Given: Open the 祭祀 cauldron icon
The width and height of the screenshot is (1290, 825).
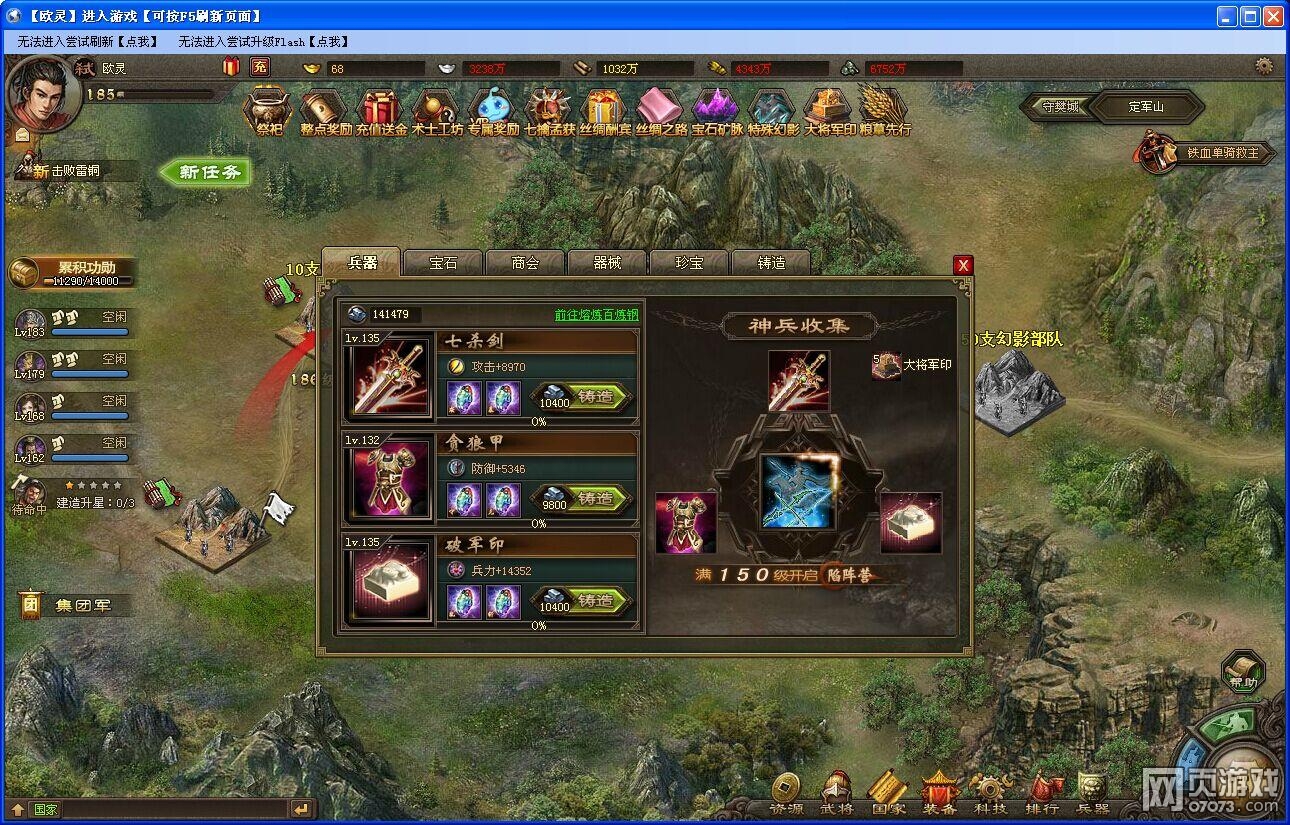Looking at the screenshot, I should [268, 110].
